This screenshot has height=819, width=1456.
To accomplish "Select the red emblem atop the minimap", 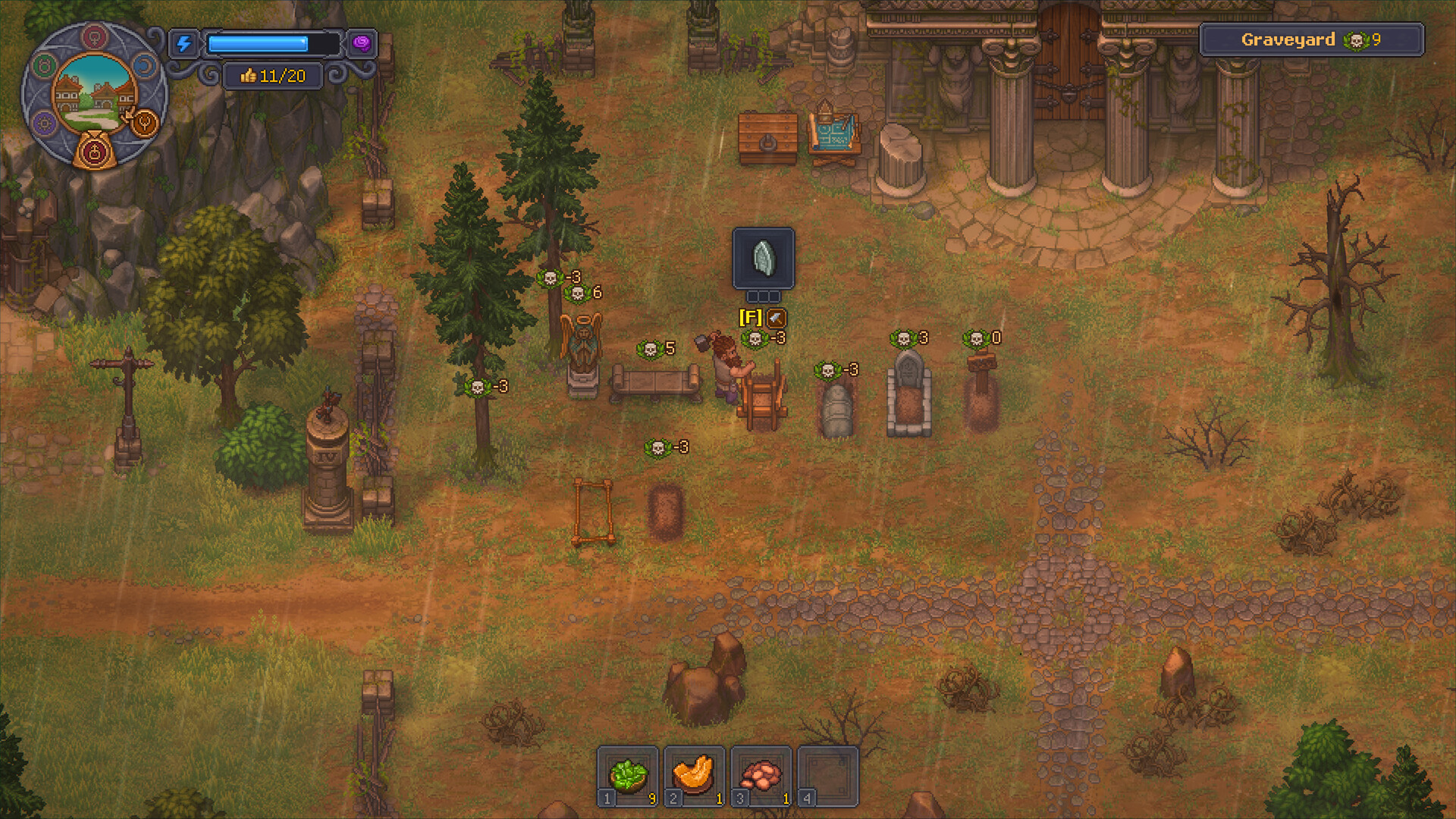I will tap(95, 37).
